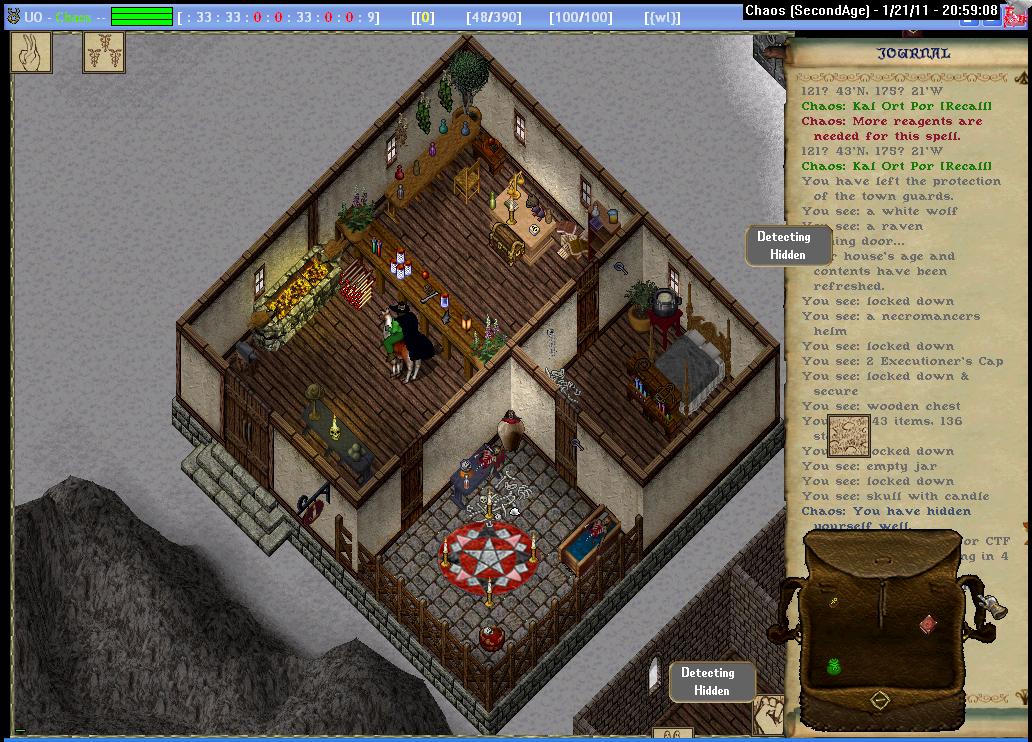Screen dimensions: 1032x742
Task: Click the Journal scroll title
Action: [x=913, y=54]
